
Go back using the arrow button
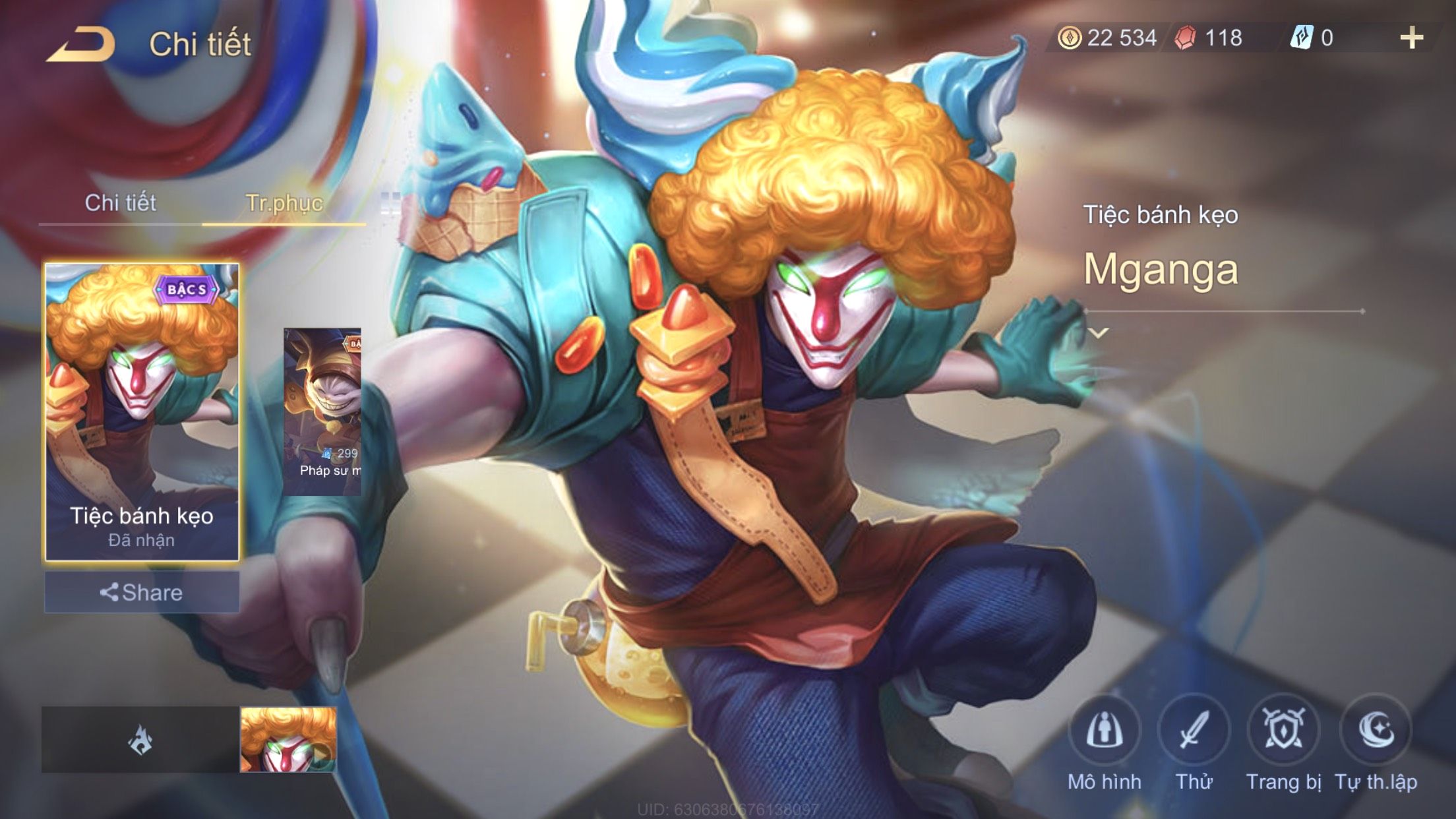[80, 44]
